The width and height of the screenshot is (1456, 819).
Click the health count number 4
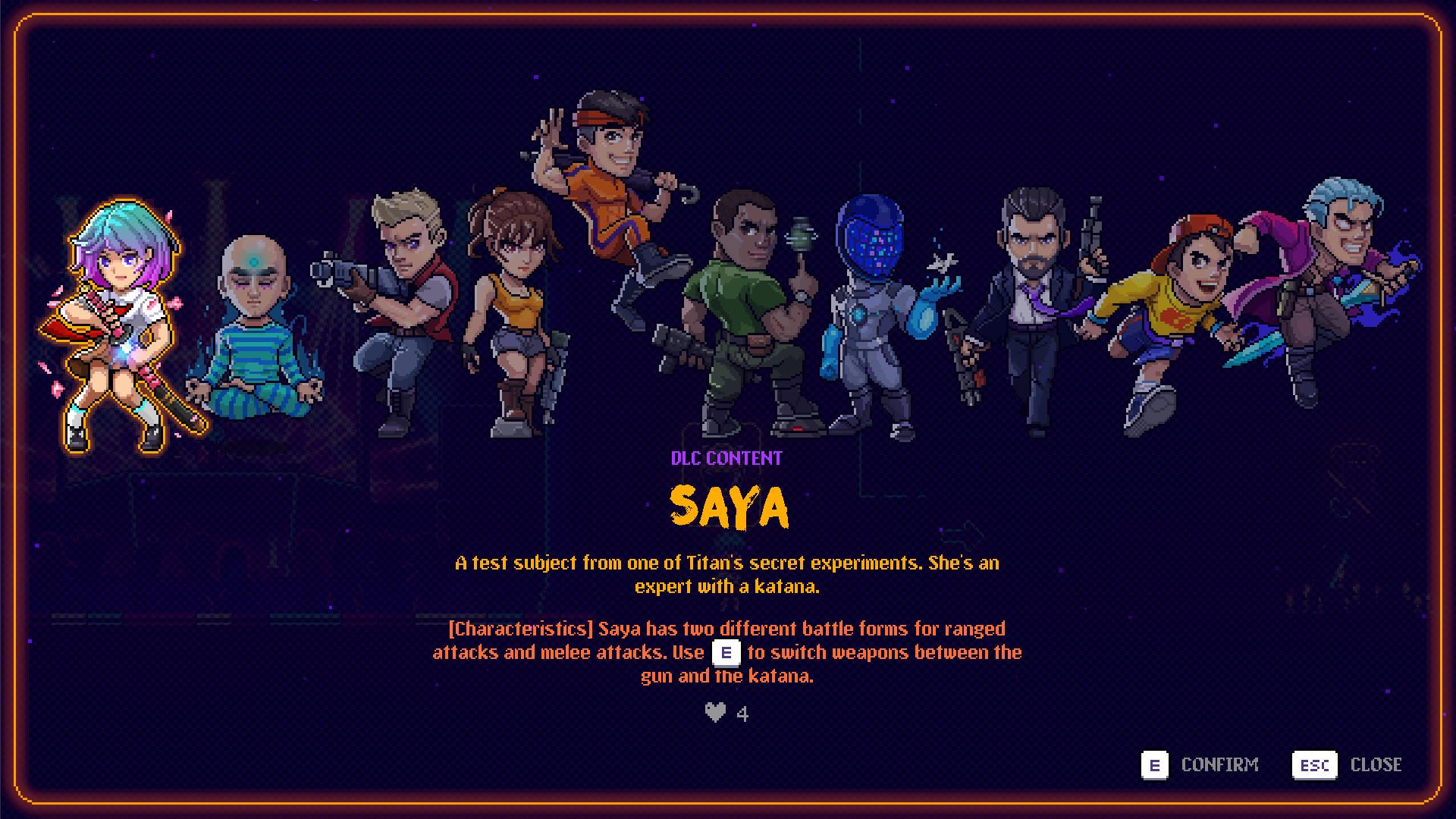coord(743,714)
